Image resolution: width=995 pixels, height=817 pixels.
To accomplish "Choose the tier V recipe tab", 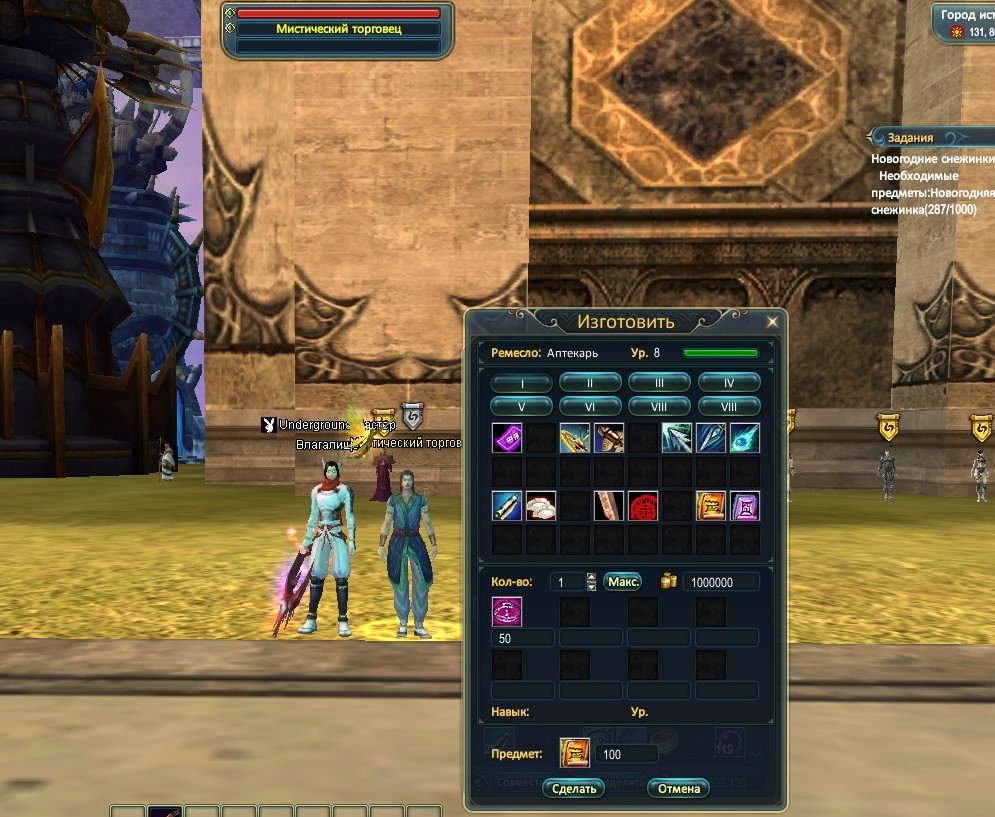I will tap(522, 407).
